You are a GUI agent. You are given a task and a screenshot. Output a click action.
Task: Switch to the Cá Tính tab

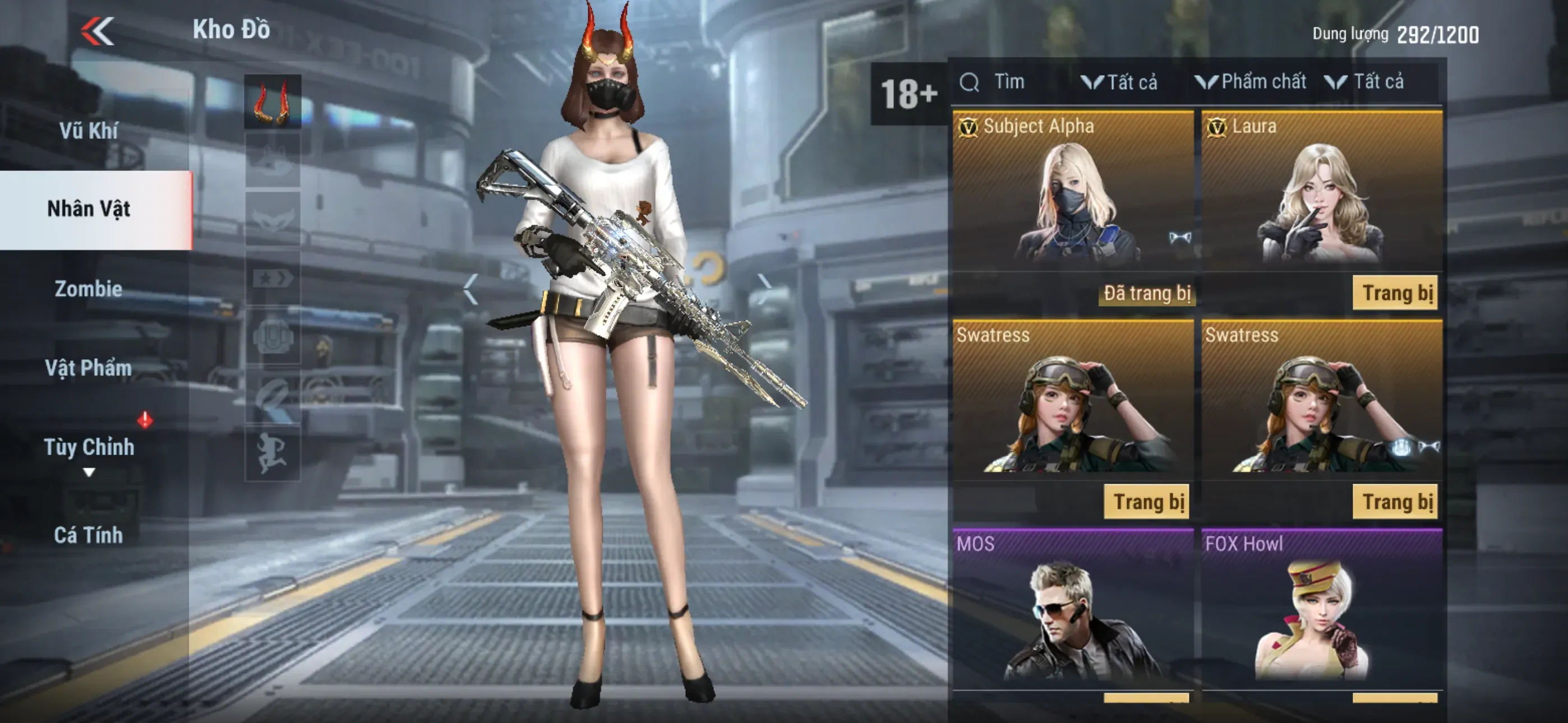click(x=89, y=535)
